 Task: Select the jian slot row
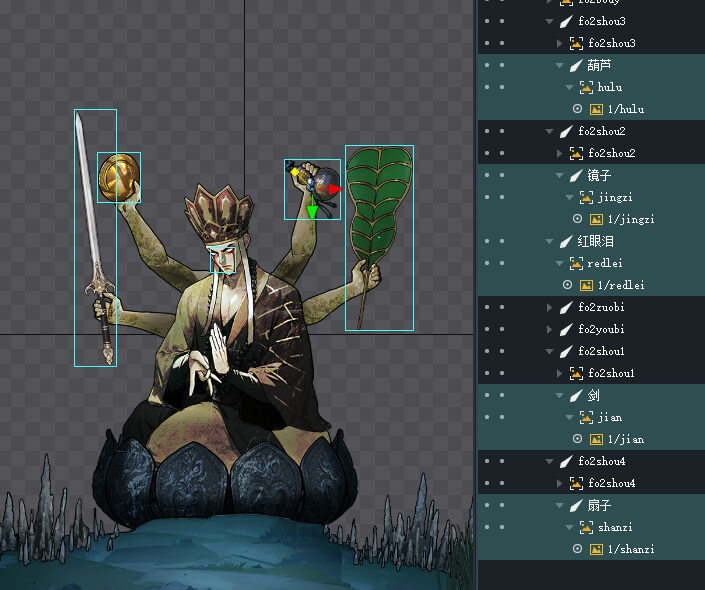pos(609,417)
